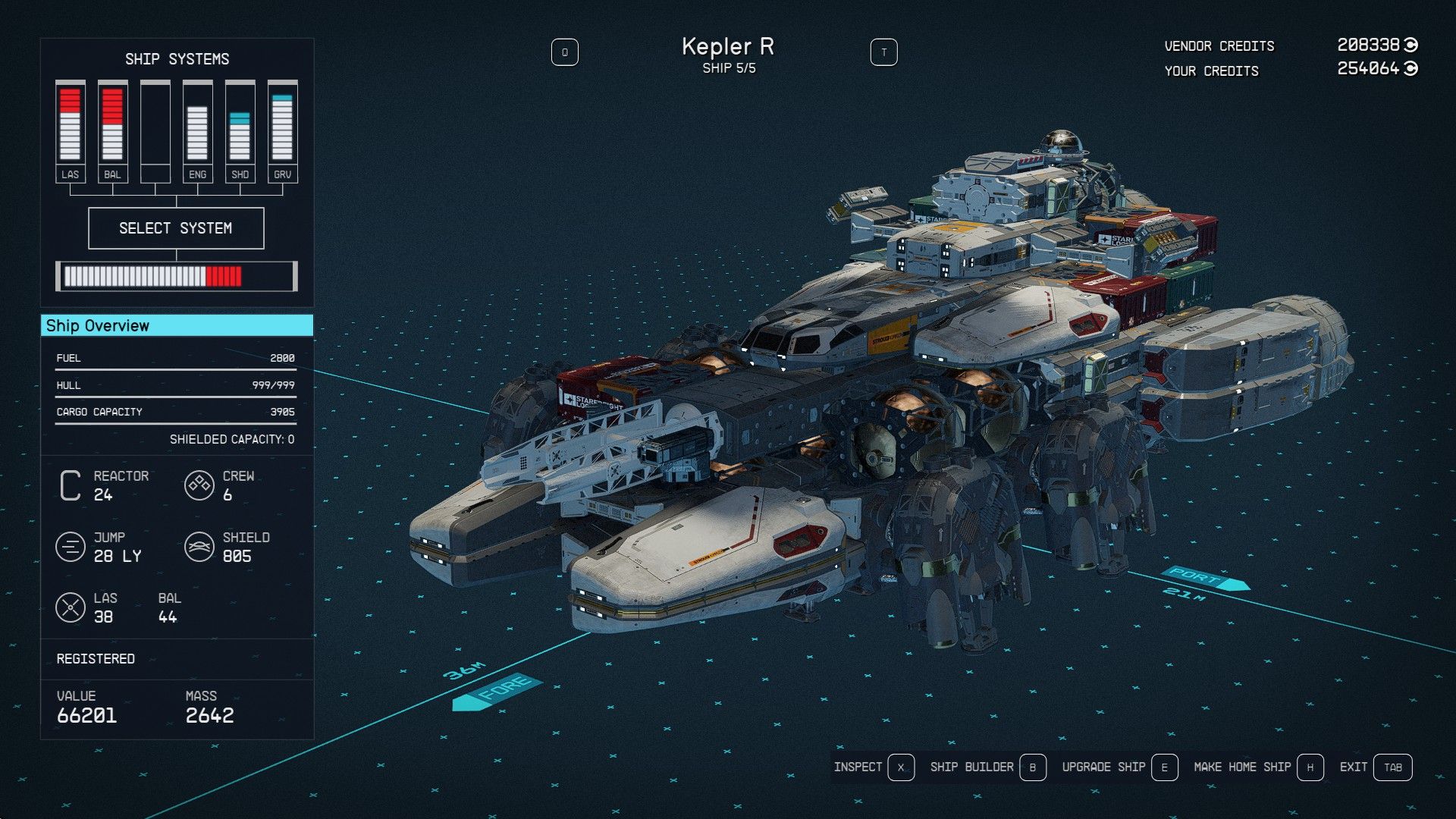Choose Upgrade Ship option

(x=1119, y=767)
